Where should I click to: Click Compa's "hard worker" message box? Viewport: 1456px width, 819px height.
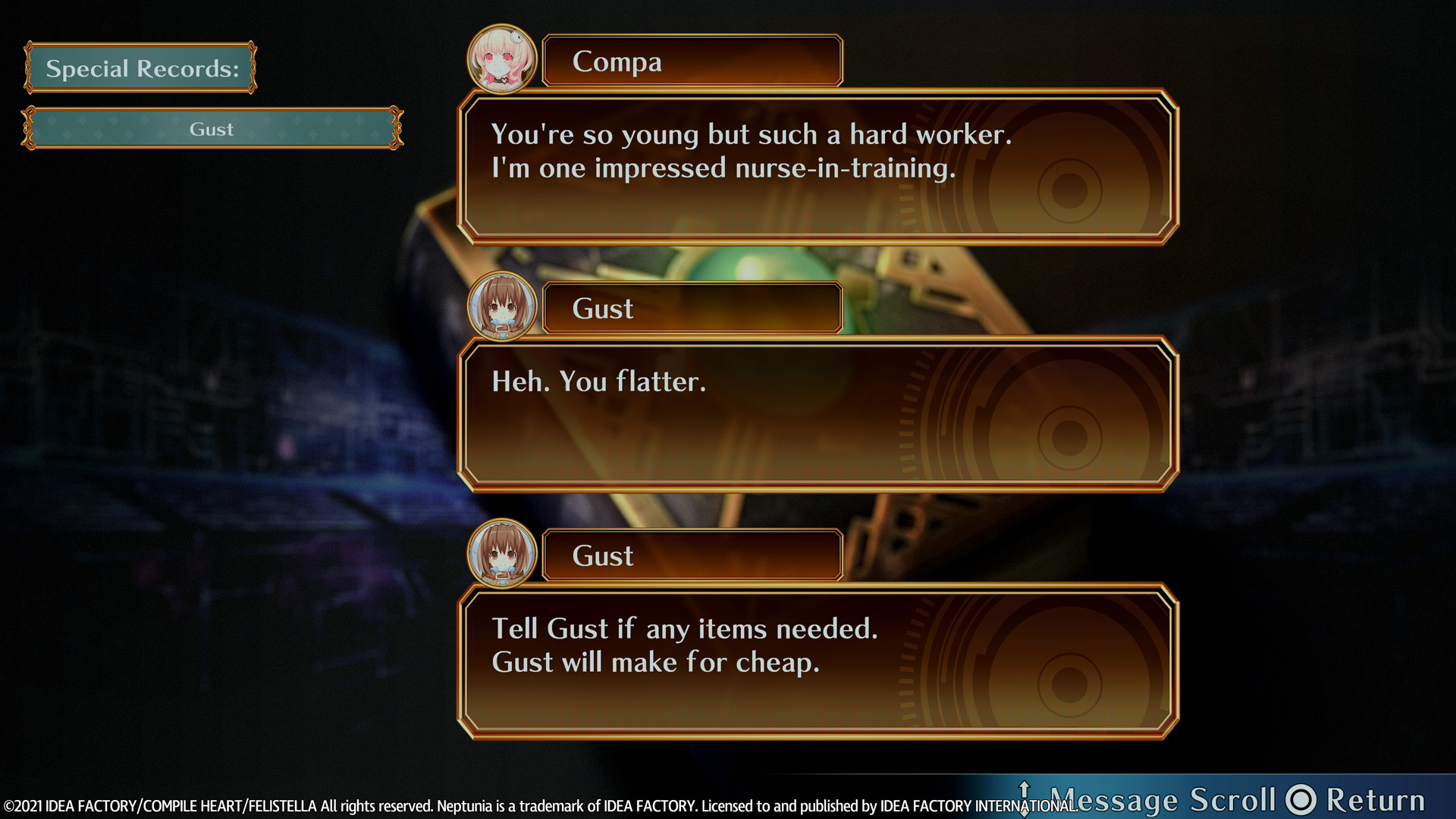click(817, 167)
